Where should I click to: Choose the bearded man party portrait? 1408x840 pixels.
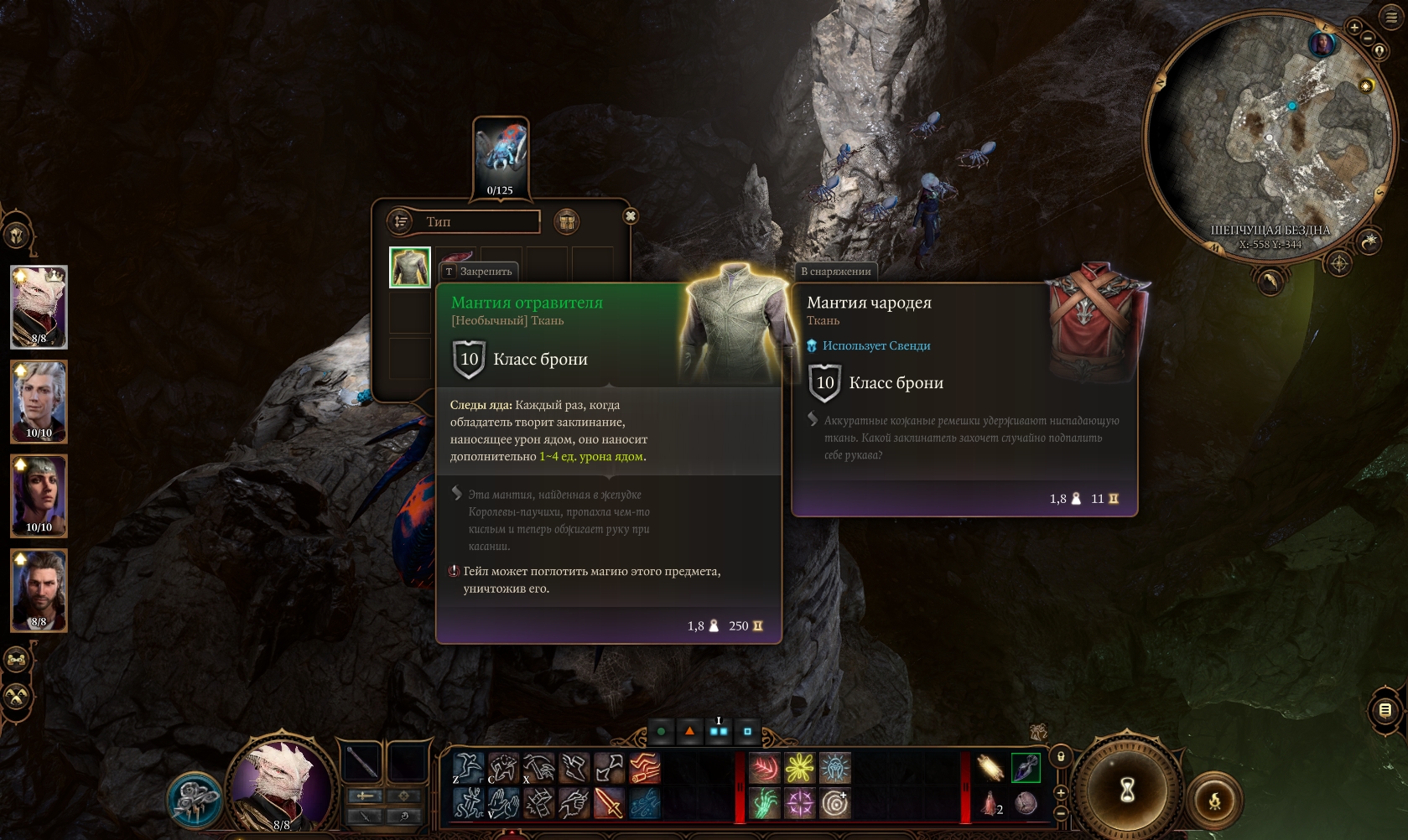39,590
